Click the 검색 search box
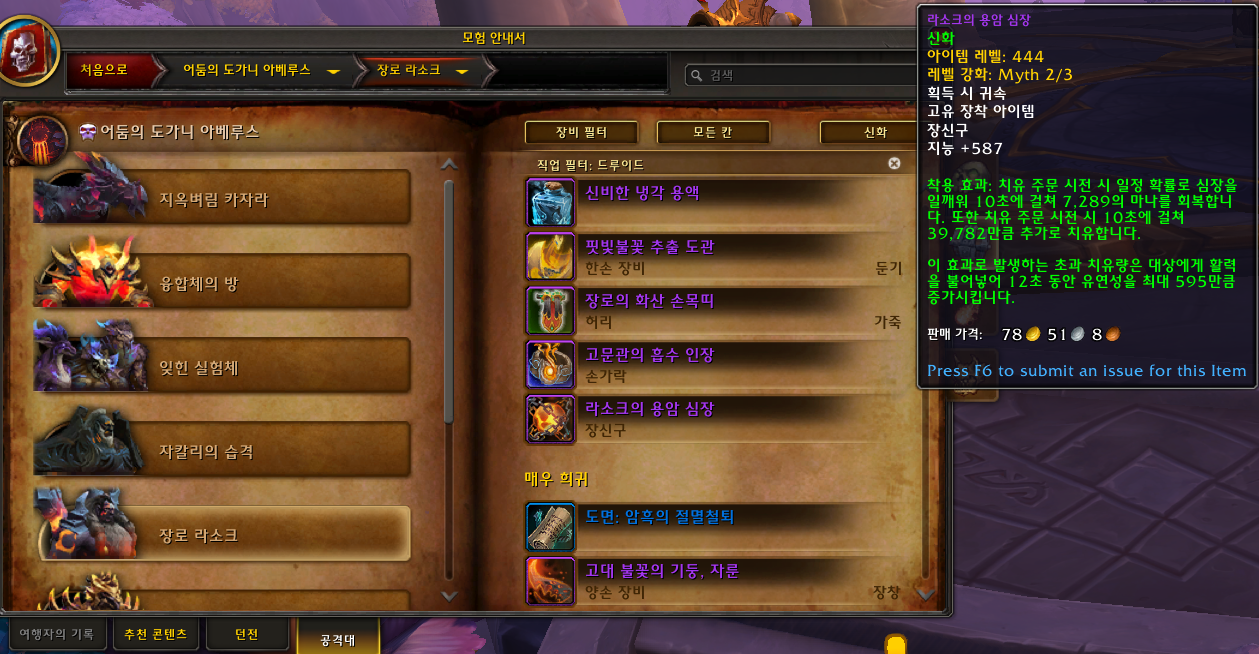The image size is (1259, 654). click(800, 75)
